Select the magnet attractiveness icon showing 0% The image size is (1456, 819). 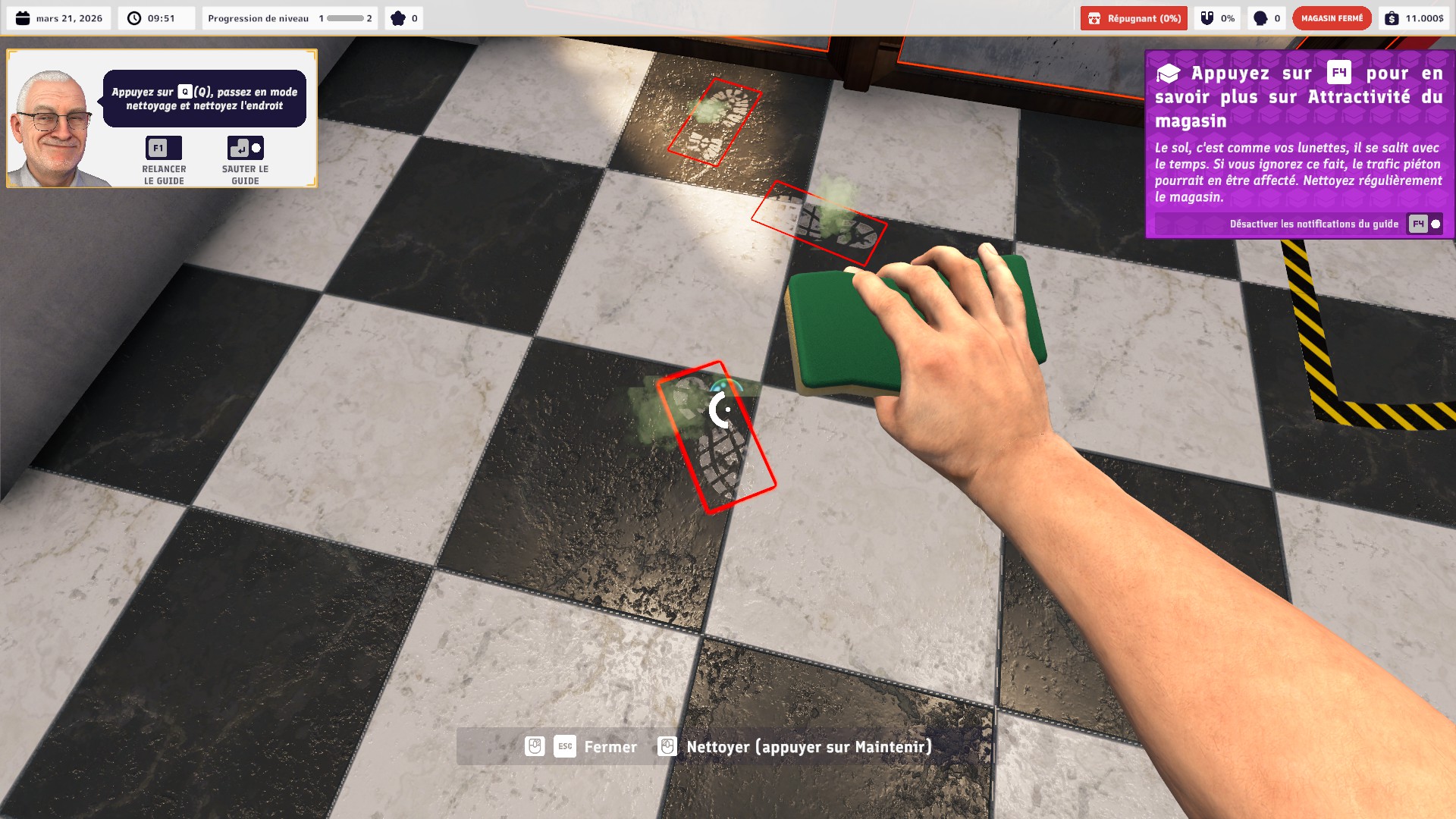1206,17
